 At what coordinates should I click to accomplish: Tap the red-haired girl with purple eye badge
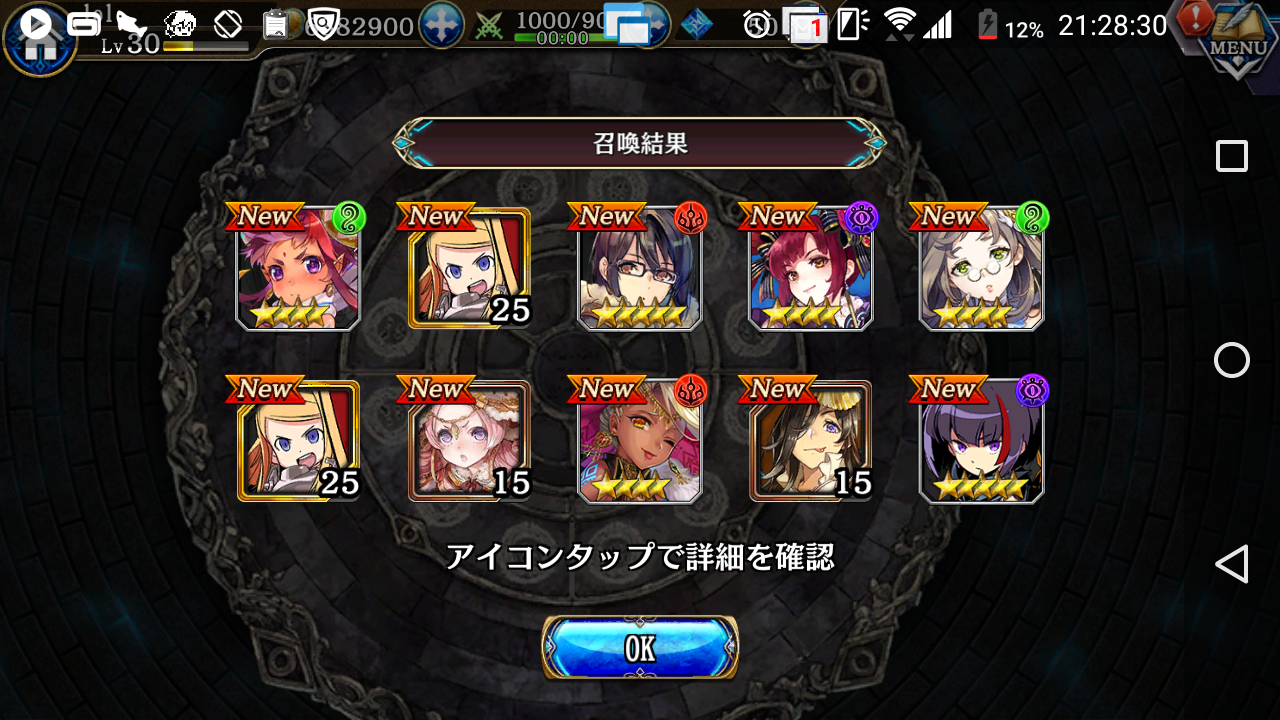pyautogui.click(x=810, y=270)
